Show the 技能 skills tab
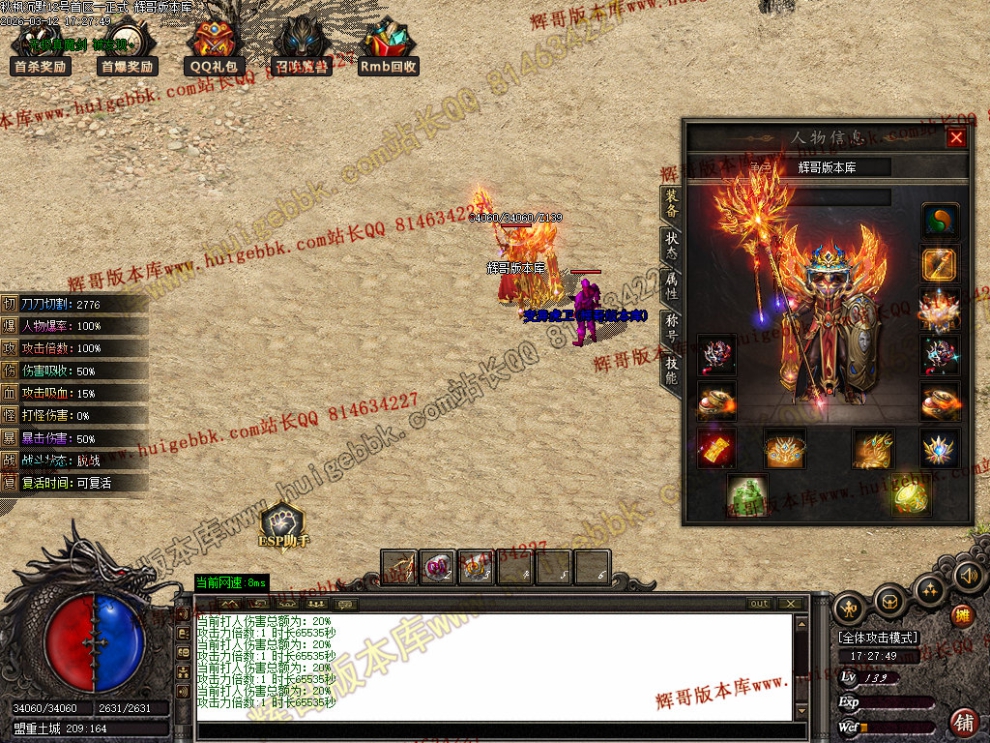The width and height of the screenshot is (990, 743). coord(672,370)
